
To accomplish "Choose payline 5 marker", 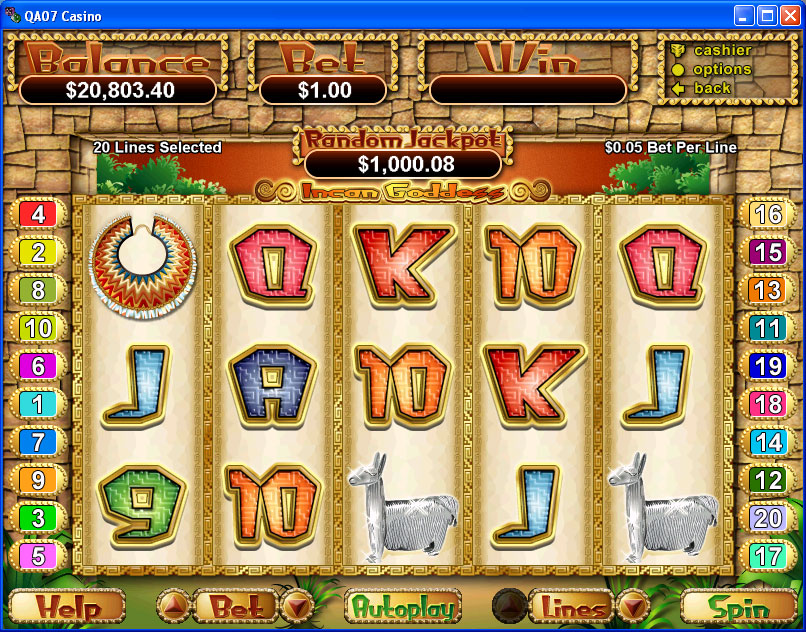I will coord(39,556).
